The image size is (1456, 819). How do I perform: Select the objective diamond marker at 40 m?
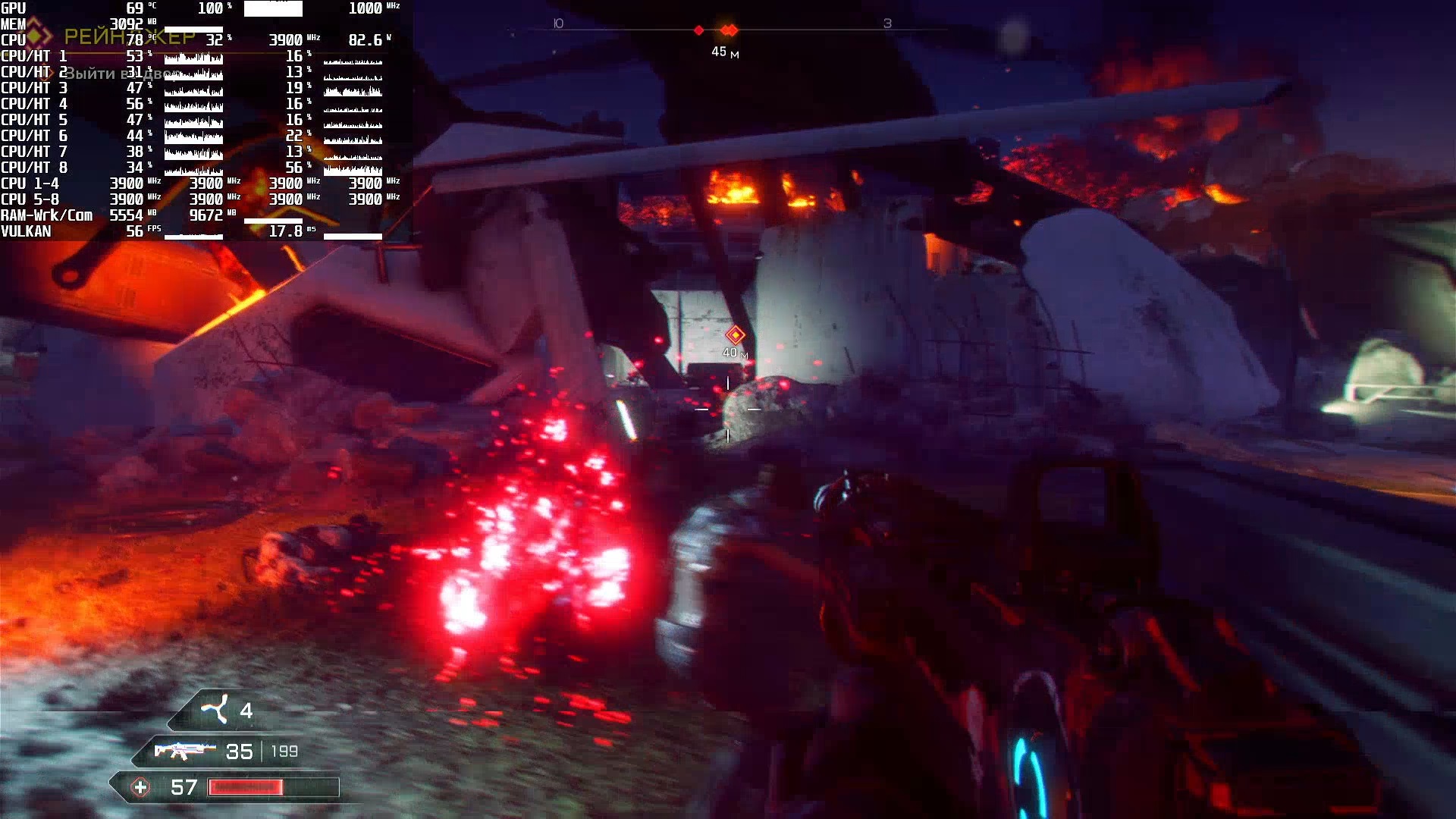[735, 334]
